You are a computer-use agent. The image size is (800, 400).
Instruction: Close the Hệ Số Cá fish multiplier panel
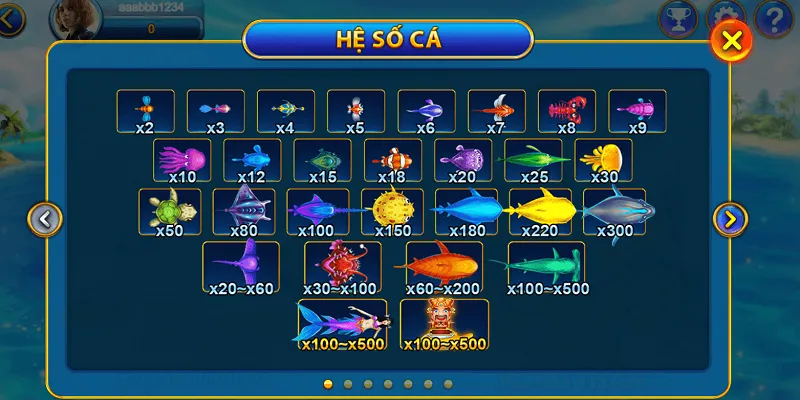pyautogui.click(x=732, y=41)
